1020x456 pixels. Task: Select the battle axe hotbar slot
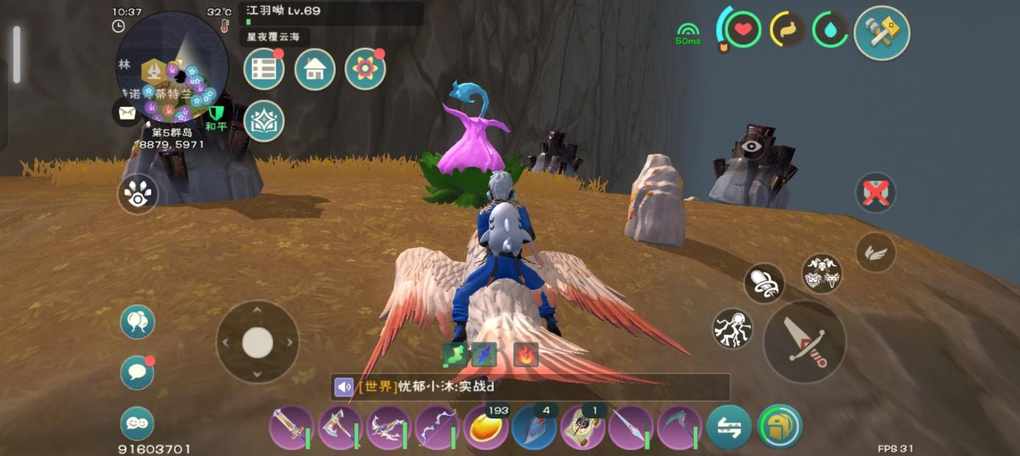340,428
